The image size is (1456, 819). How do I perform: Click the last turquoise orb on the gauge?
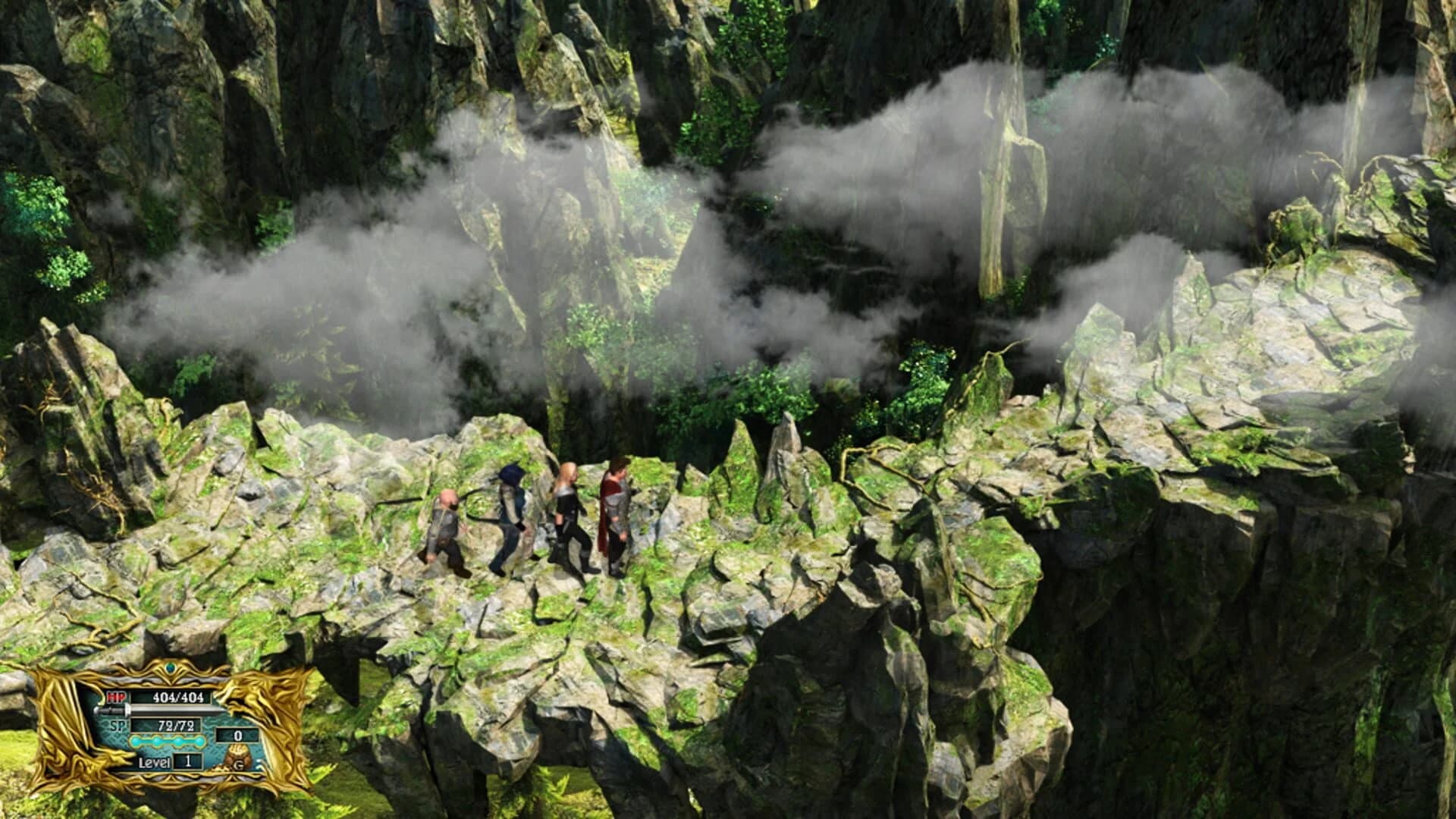(x=199, y=742)
